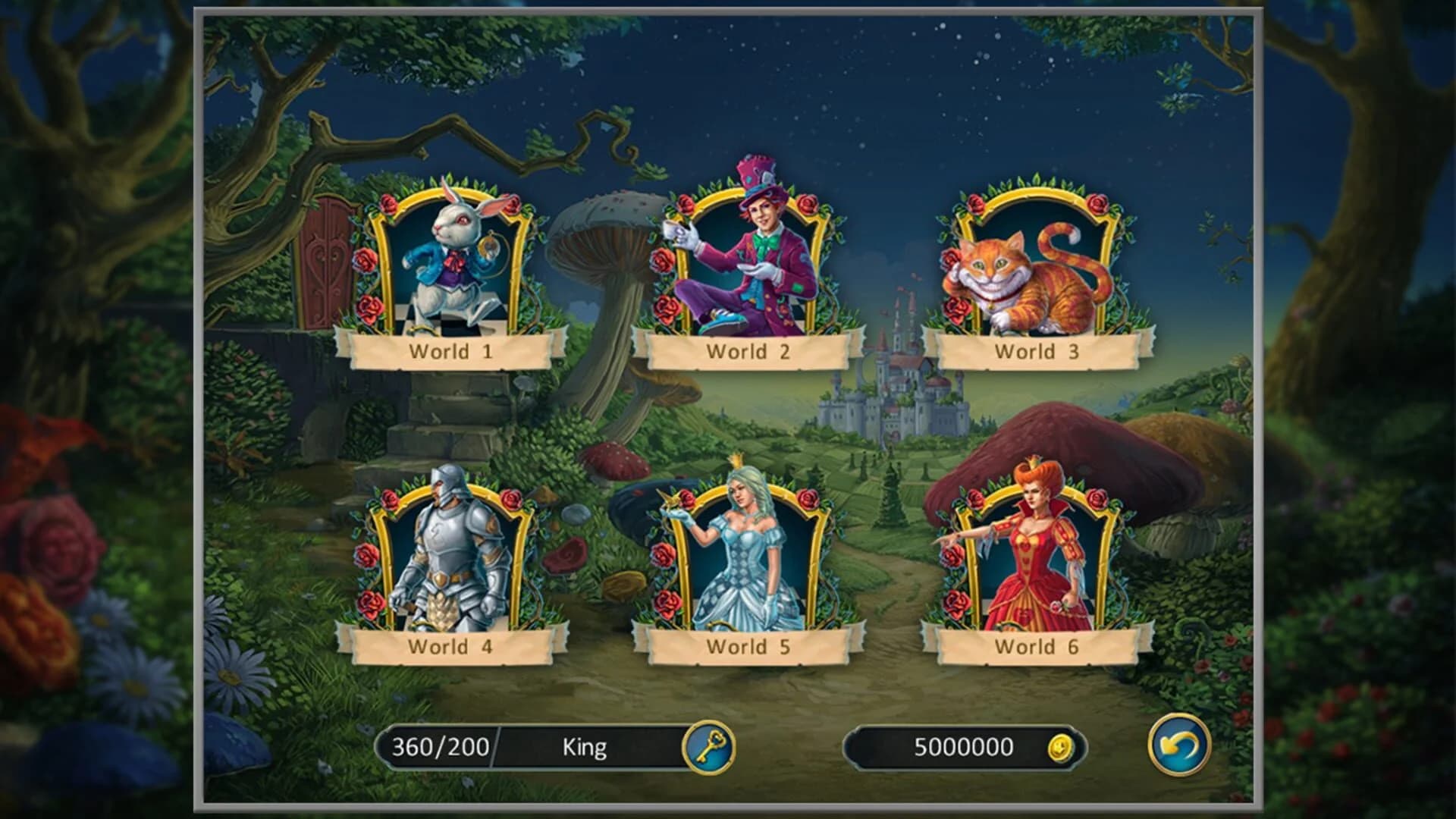The width and height of the screenshot is (1456, 819).
Task: Click the World 6 banner scroll
Action: tap(1034, 645)
